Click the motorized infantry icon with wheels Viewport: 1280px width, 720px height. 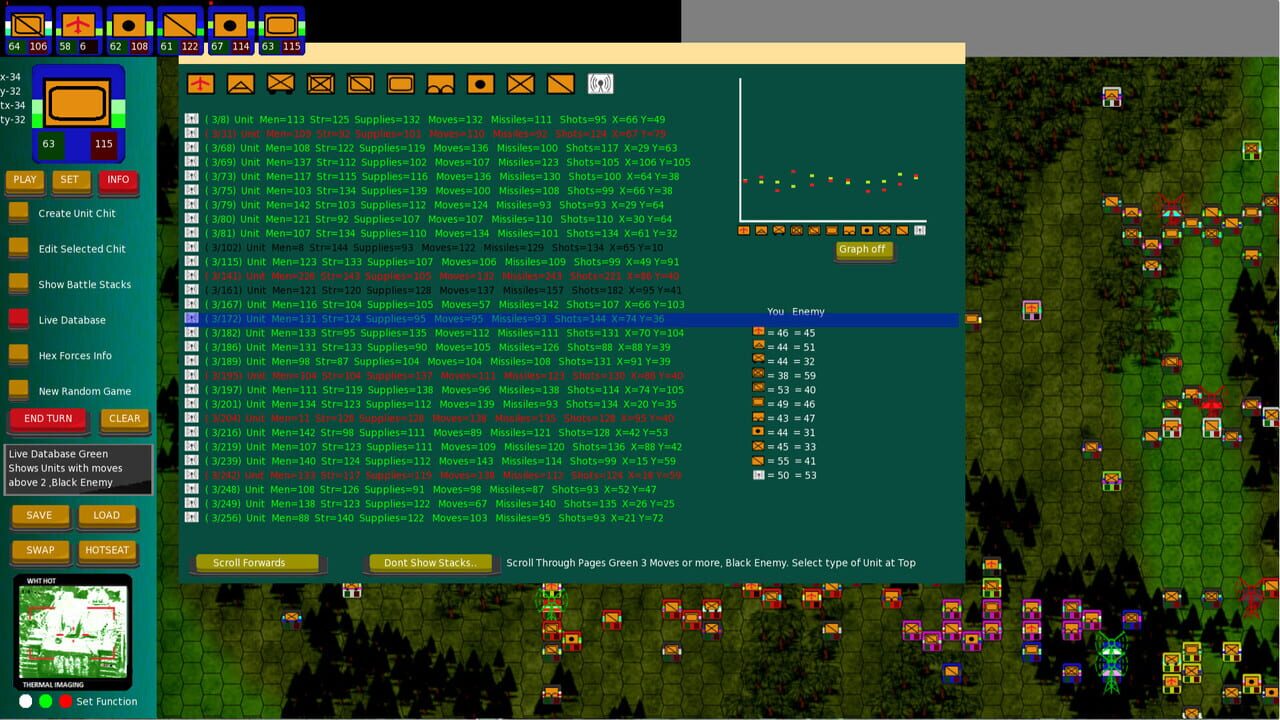click(281, 83)
